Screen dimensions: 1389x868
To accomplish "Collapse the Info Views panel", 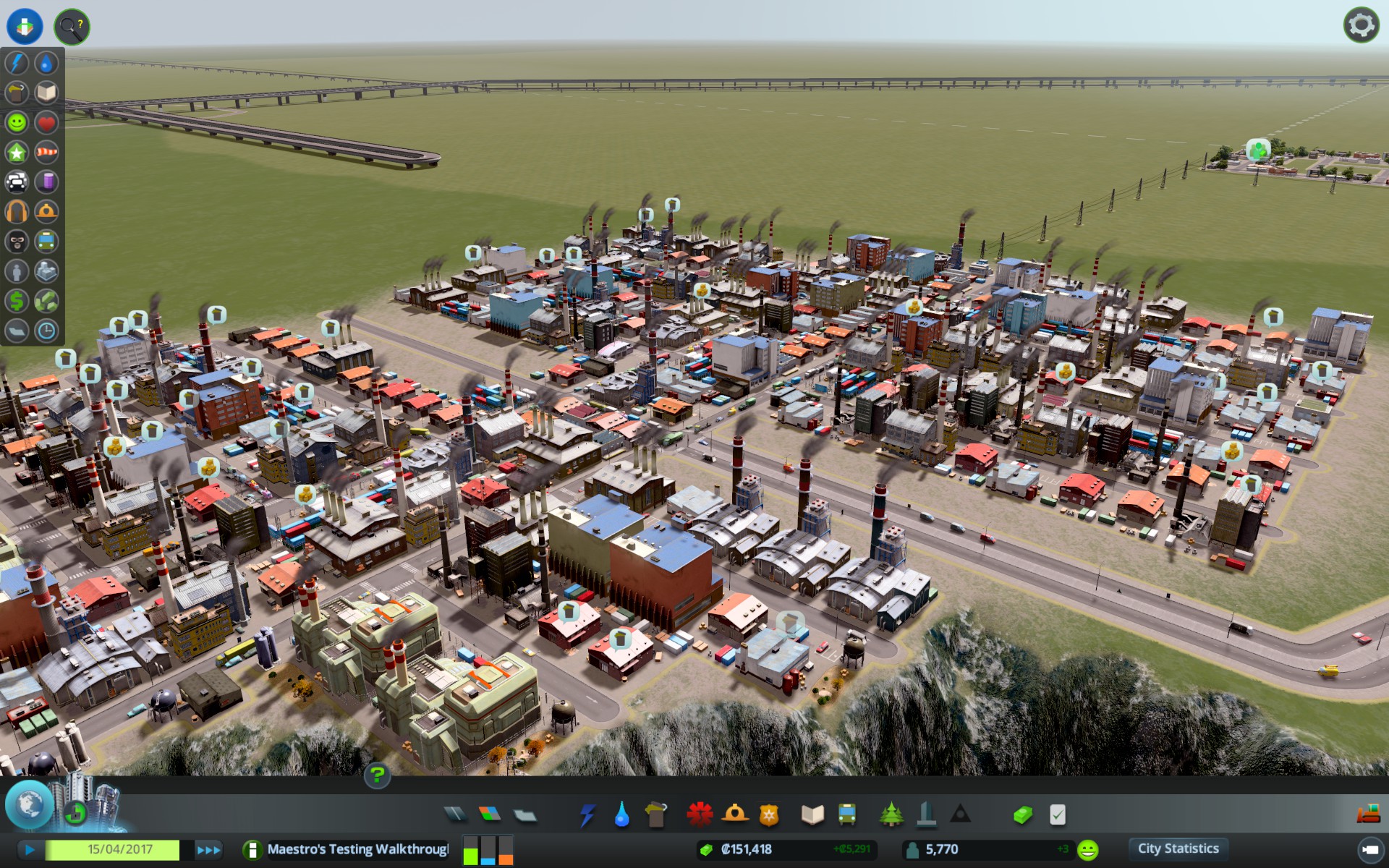I will [x=24, y=26].
